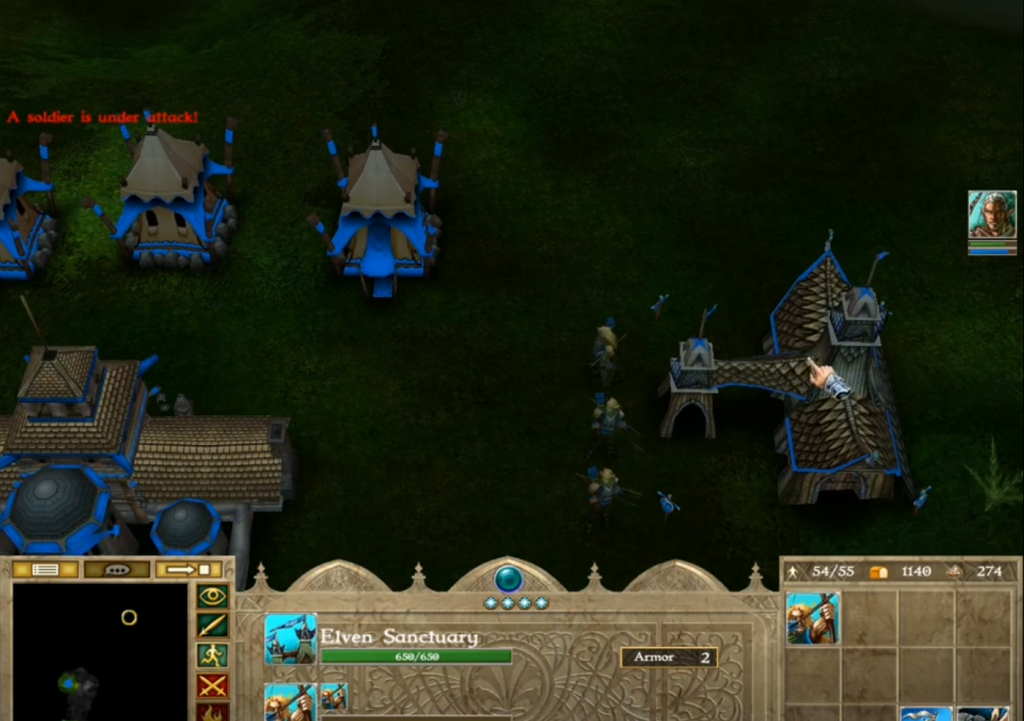
Task: Click the teal orb above the info panel
Action: click(509, 578)
